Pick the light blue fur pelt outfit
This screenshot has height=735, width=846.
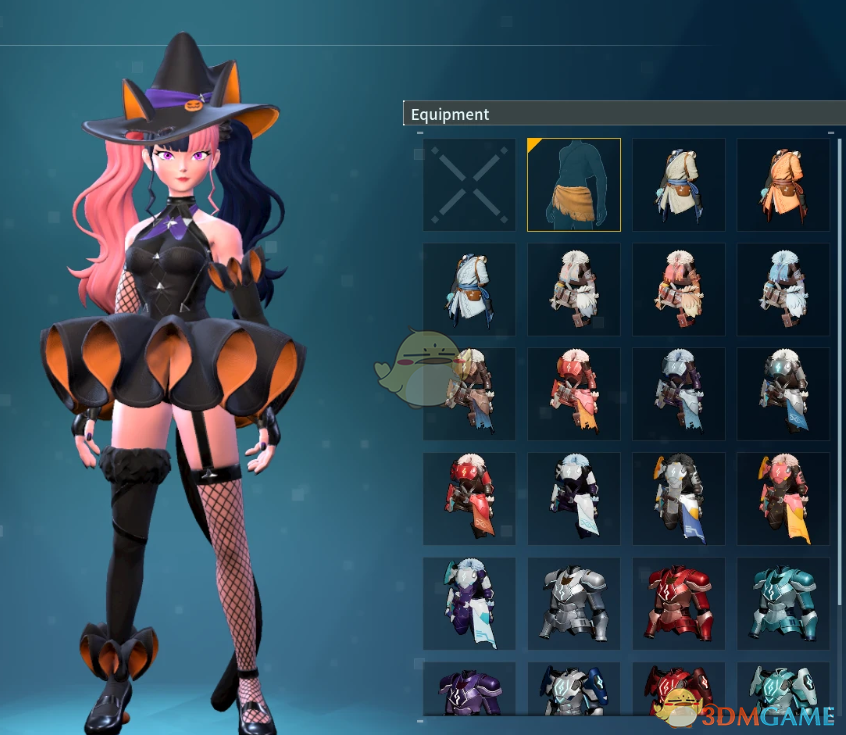tap(783, 290)
